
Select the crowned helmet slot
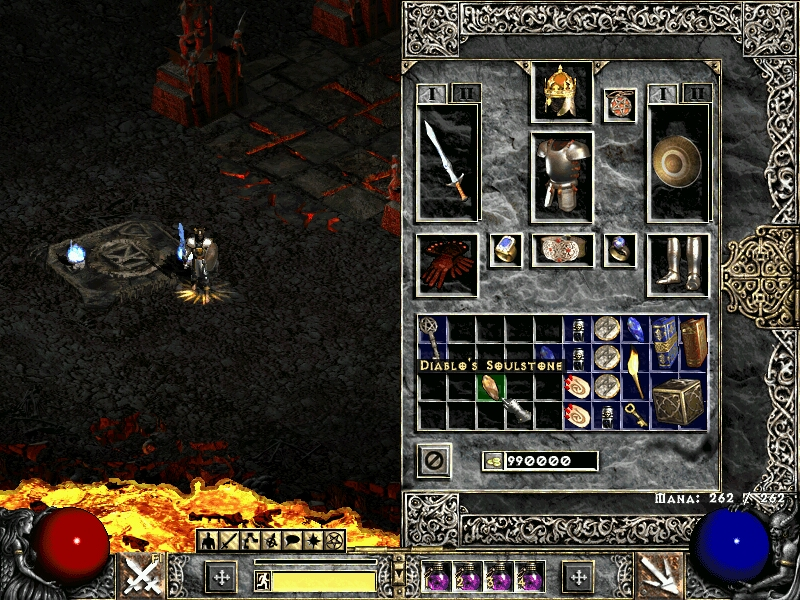pos(561,92)
